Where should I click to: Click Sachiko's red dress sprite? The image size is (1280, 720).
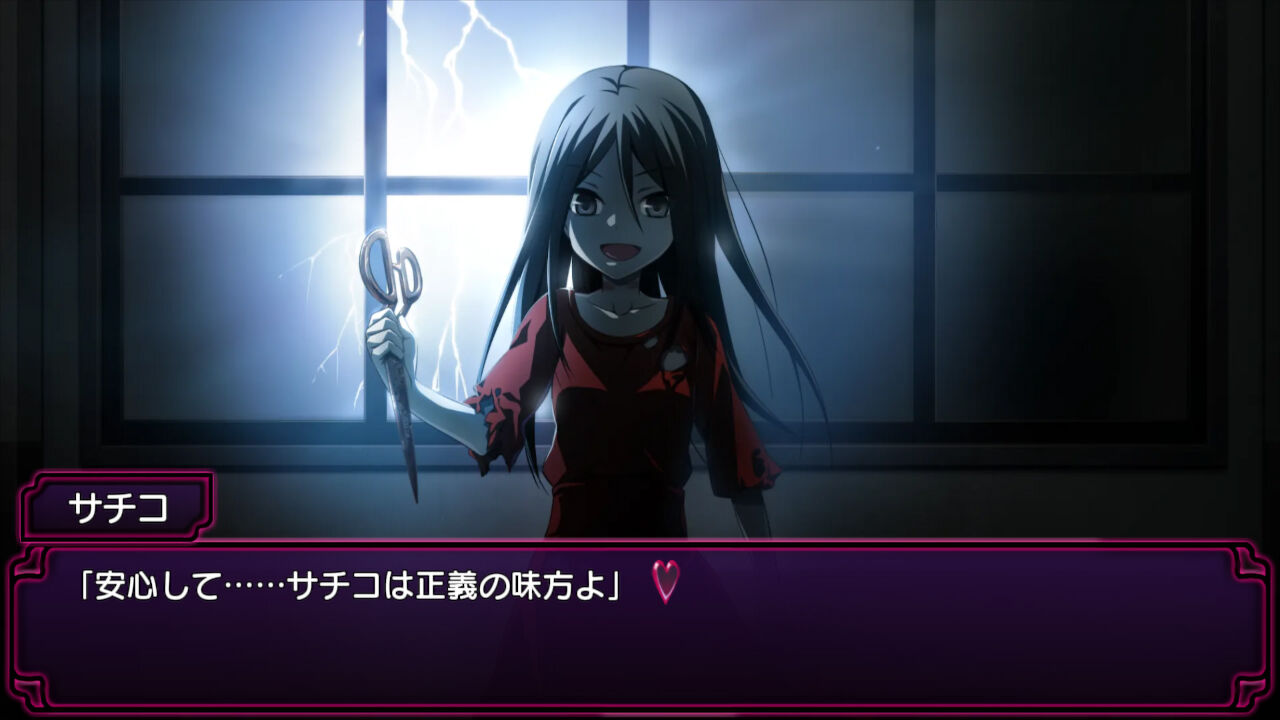[620, 420]
